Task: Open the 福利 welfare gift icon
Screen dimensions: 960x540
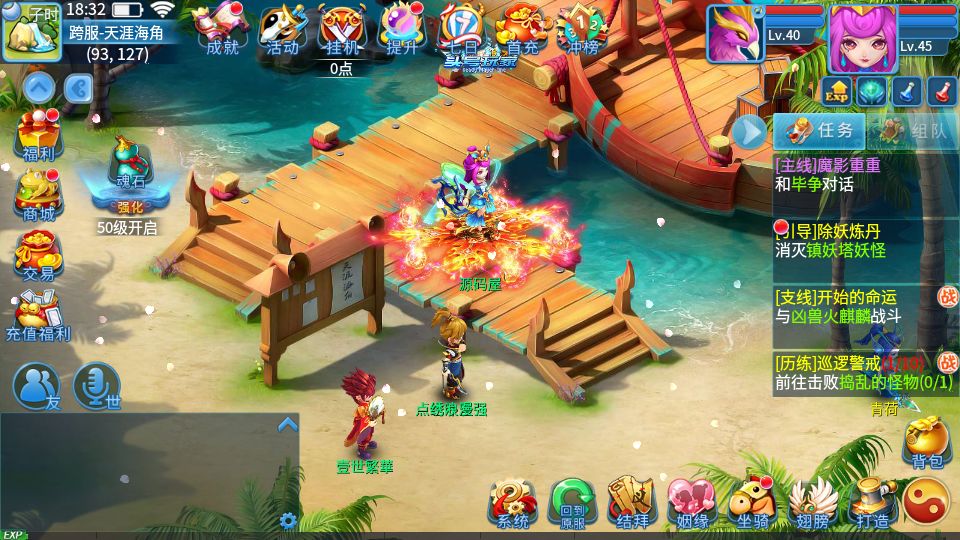Action: tap(38, 136)
